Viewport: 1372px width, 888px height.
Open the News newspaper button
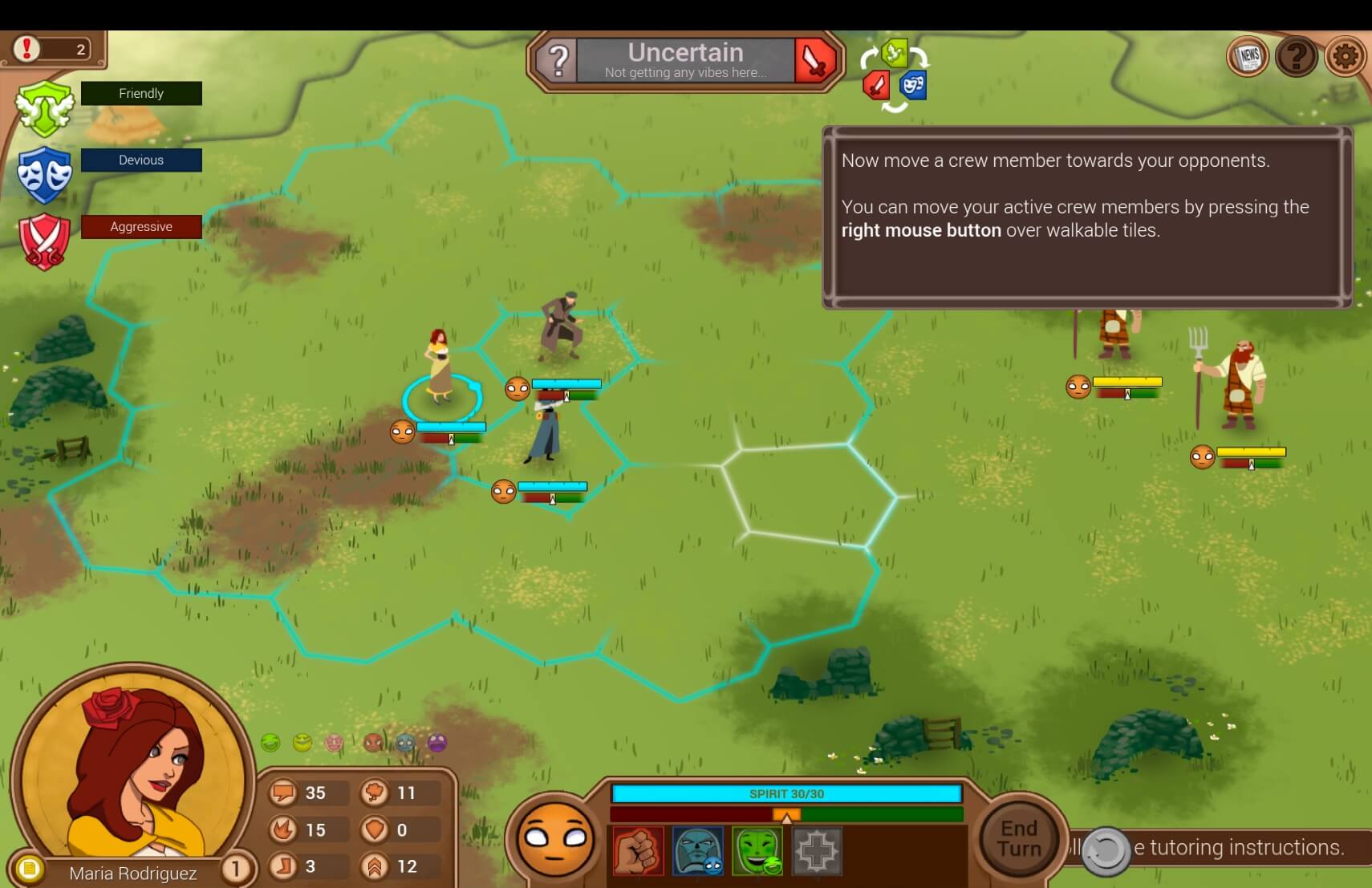pyautogui.click(x=1248, y=57)
